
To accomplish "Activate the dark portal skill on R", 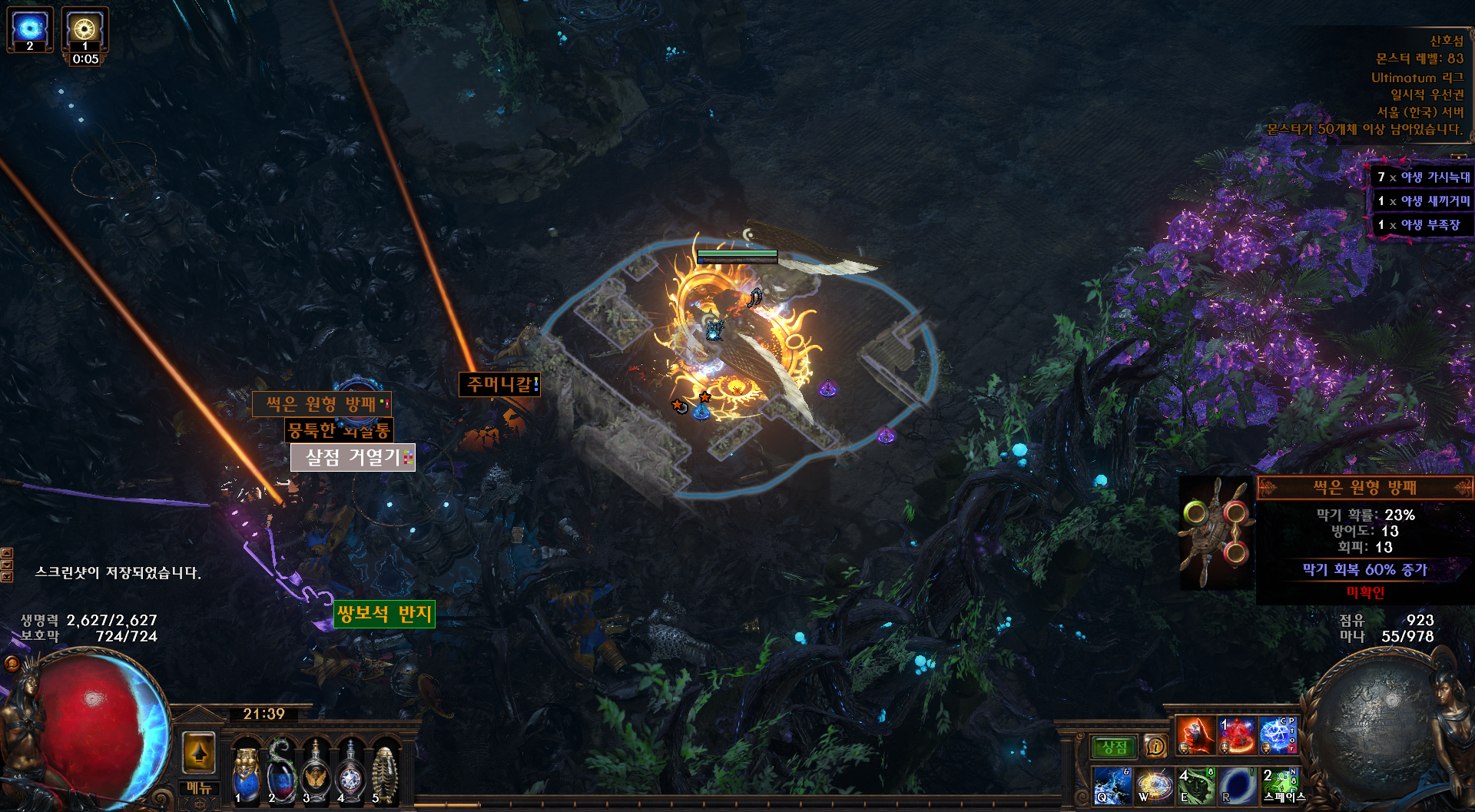I will point(1238,786).
